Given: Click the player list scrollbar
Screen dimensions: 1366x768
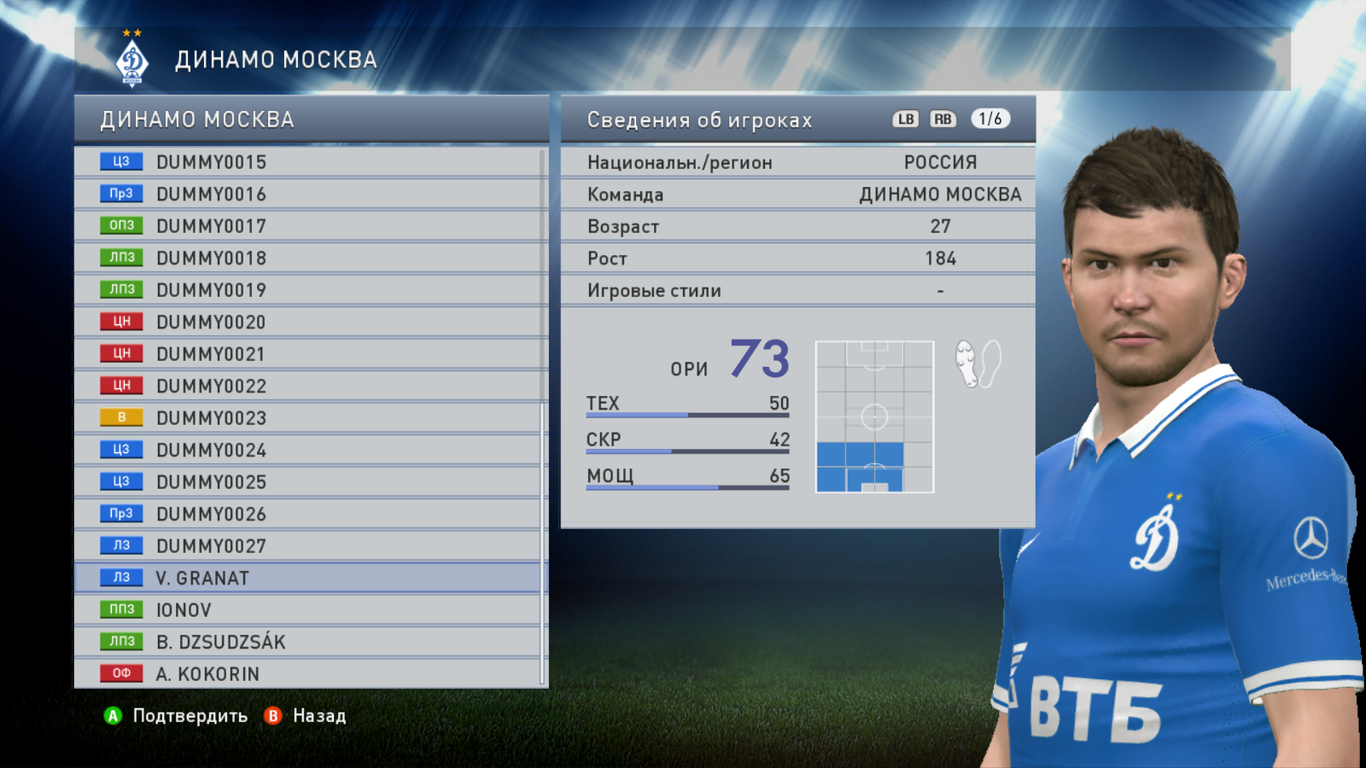Looking at the screenshot, I should click(543, 540).
